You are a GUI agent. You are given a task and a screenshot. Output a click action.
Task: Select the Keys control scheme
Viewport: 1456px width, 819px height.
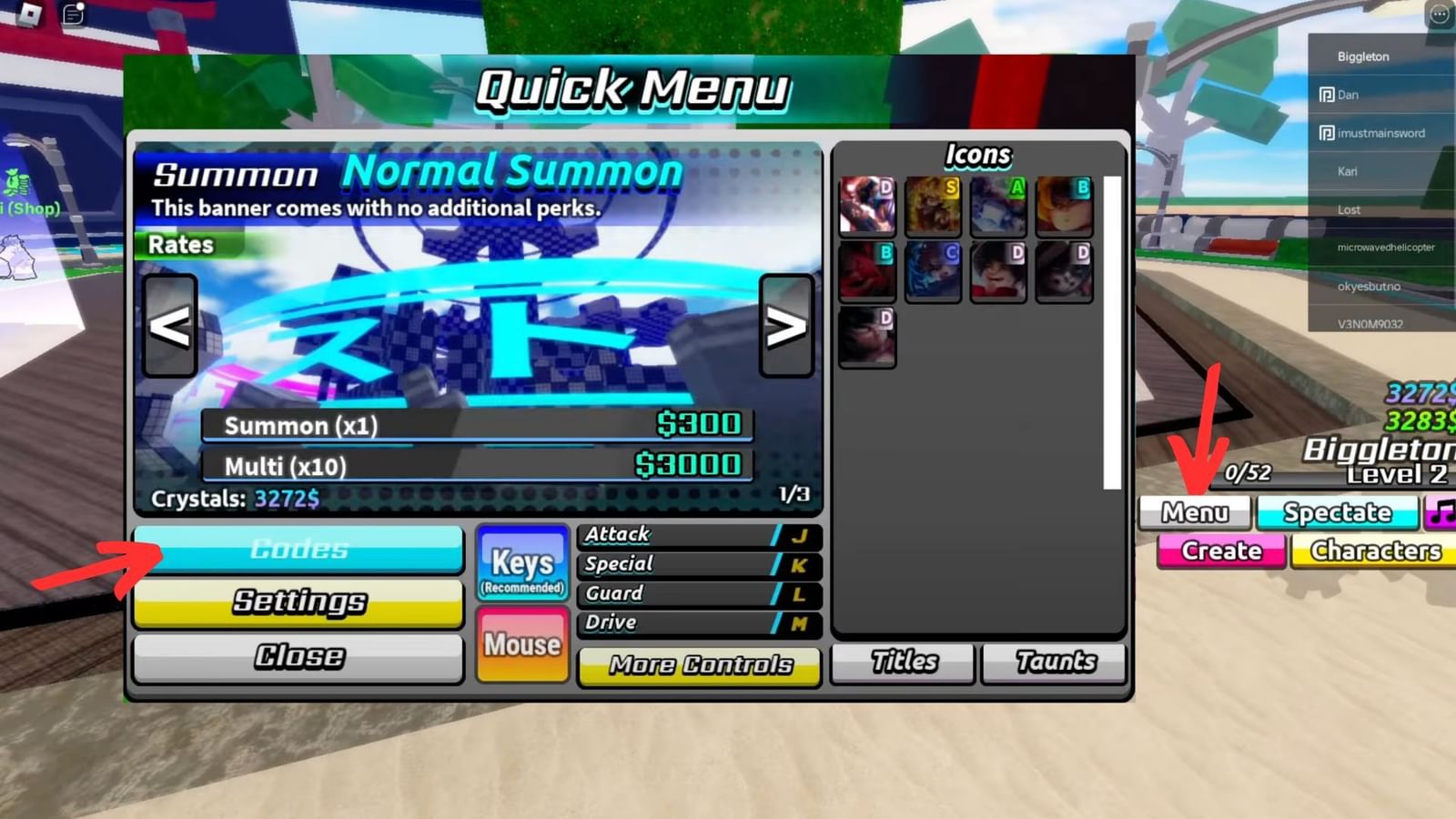(522, 562)
